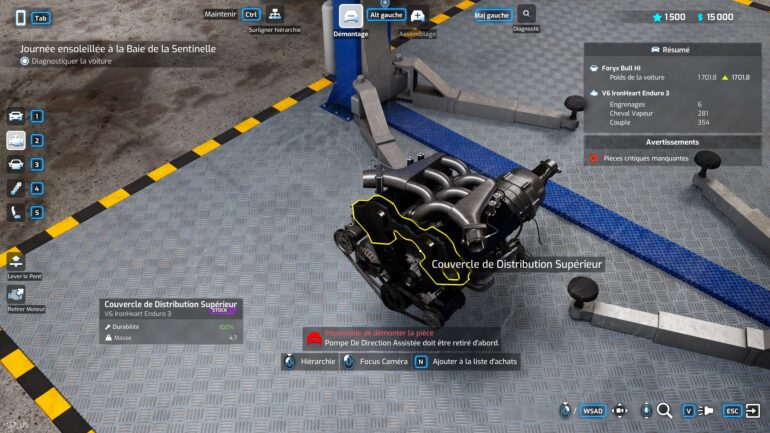Click the Retirer Moteur button
770x433 pixels.
click(16, 294)
